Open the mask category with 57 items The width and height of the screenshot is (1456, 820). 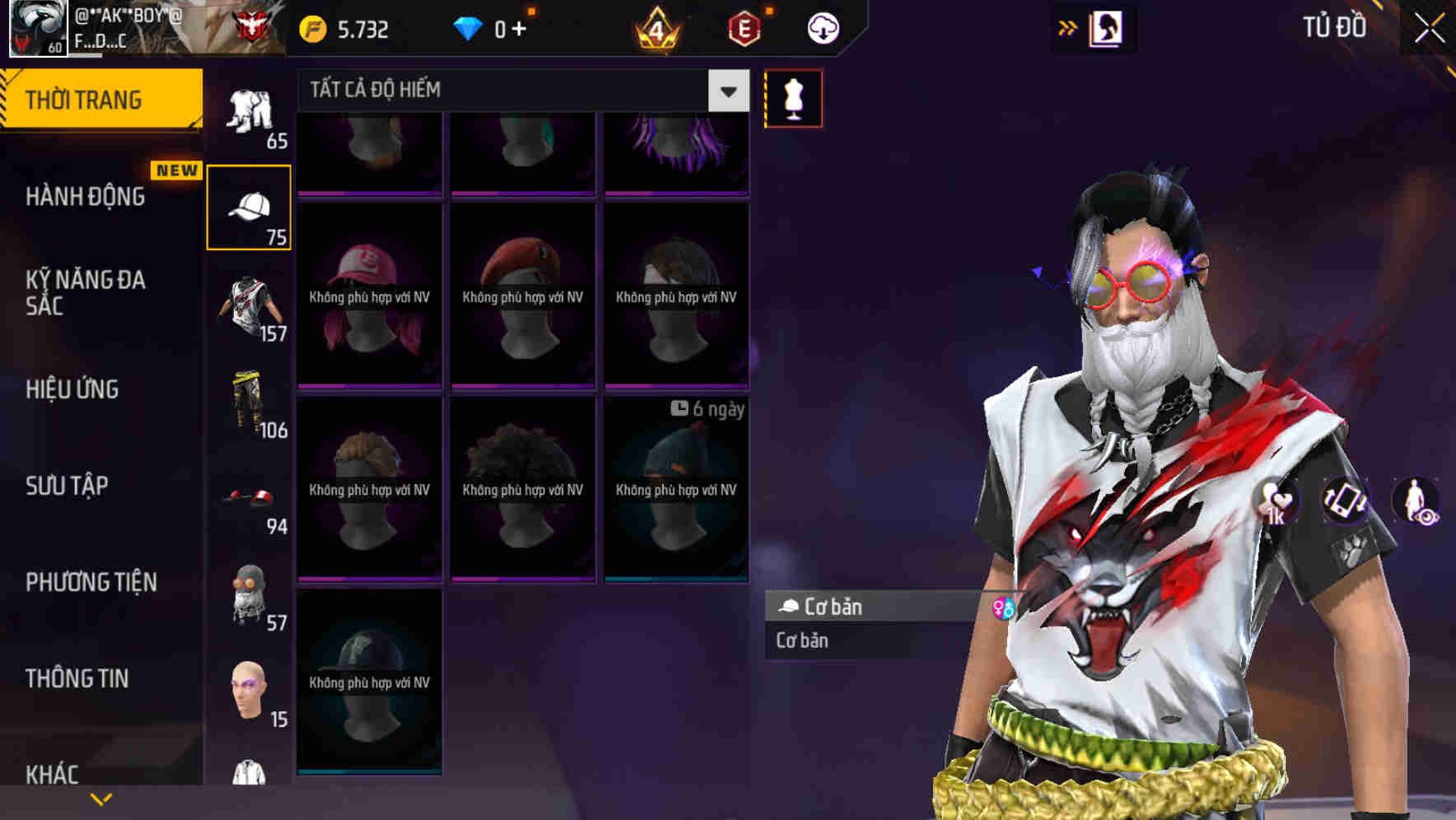(248, 594)
